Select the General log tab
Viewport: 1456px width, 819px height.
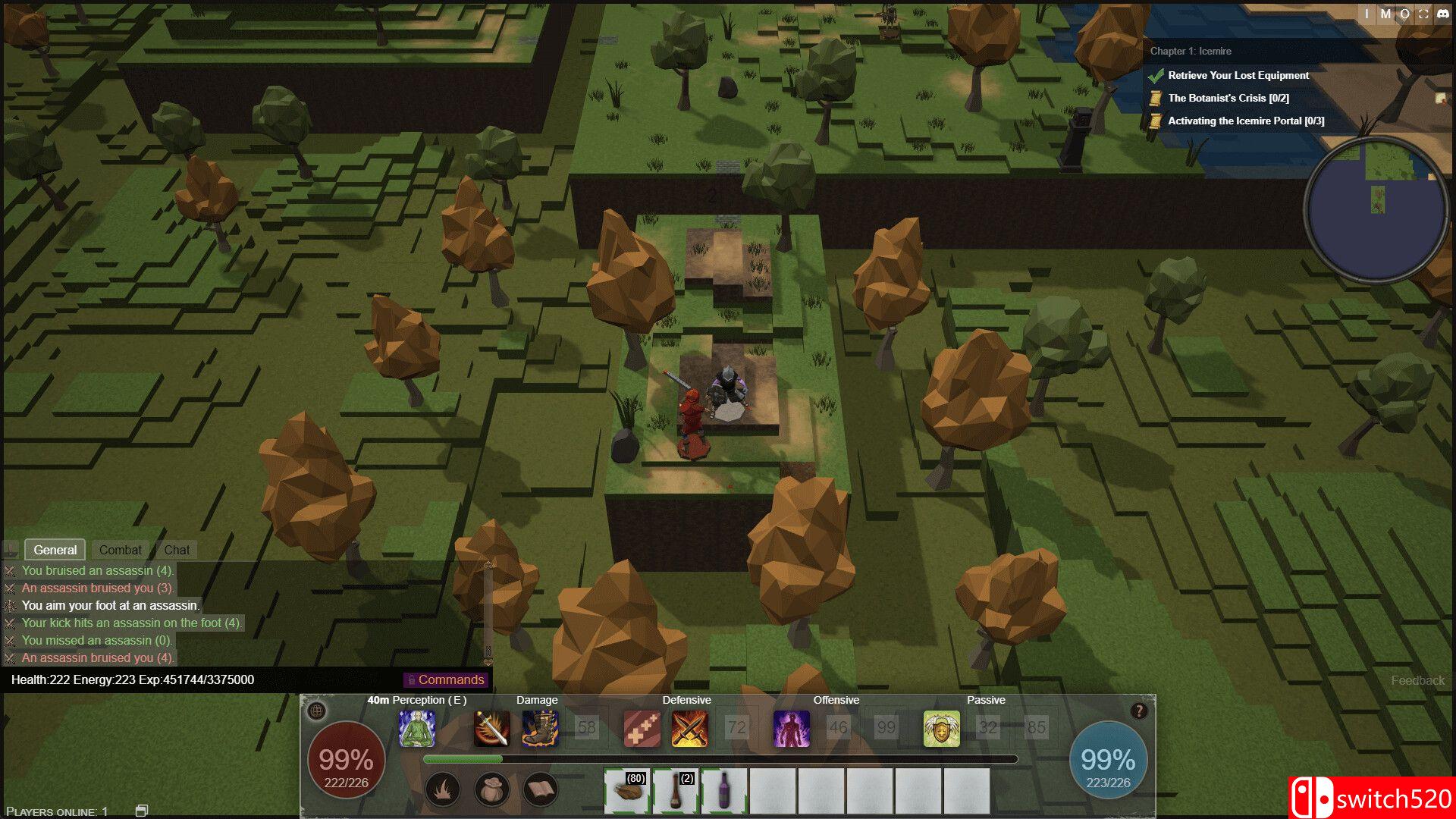[x=55, y=550]
